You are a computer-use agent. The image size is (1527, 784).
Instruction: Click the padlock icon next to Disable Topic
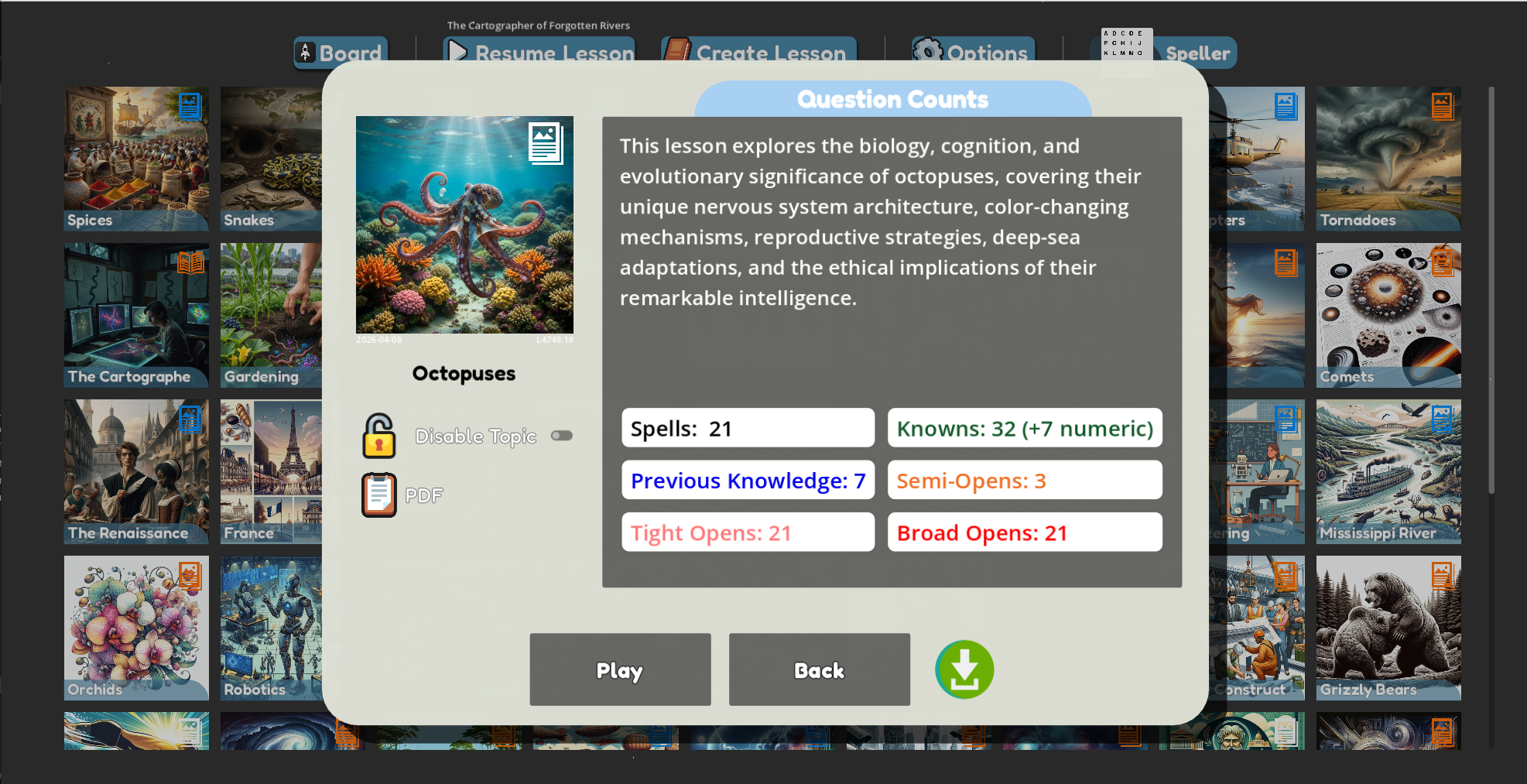pos(379,435)
